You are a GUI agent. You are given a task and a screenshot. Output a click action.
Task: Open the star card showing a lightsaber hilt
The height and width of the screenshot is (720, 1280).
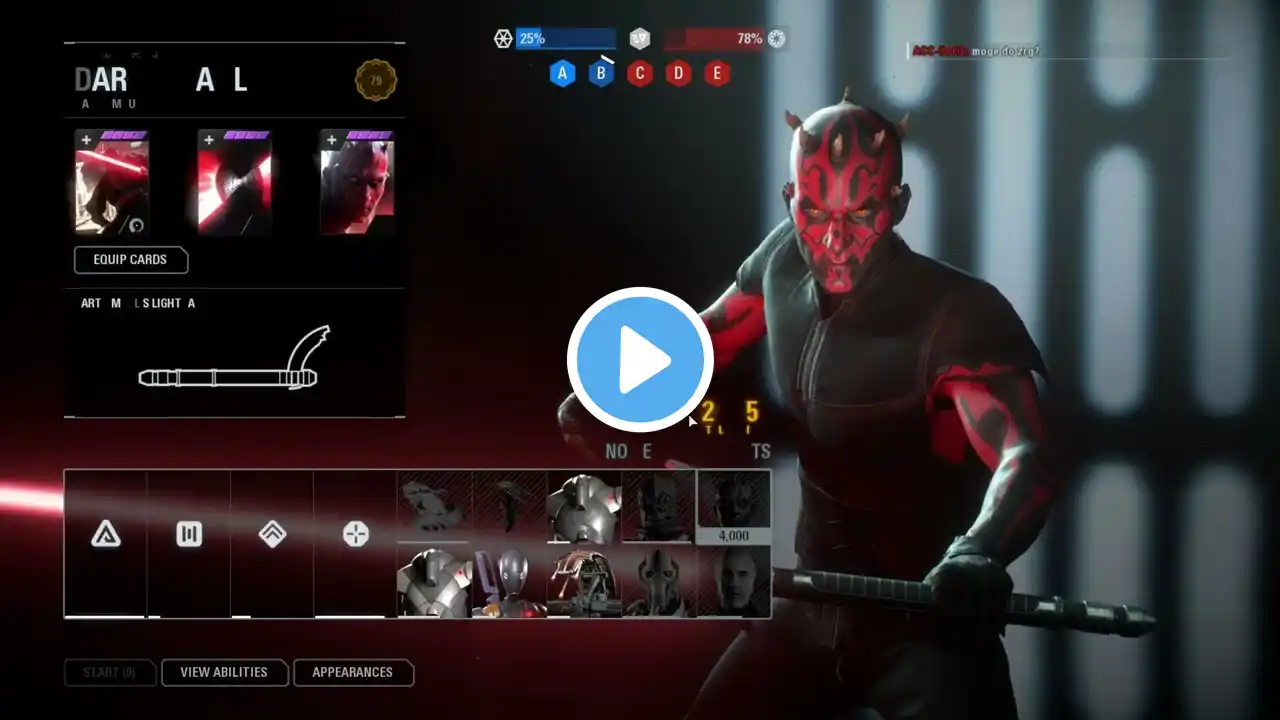point(234,185)
